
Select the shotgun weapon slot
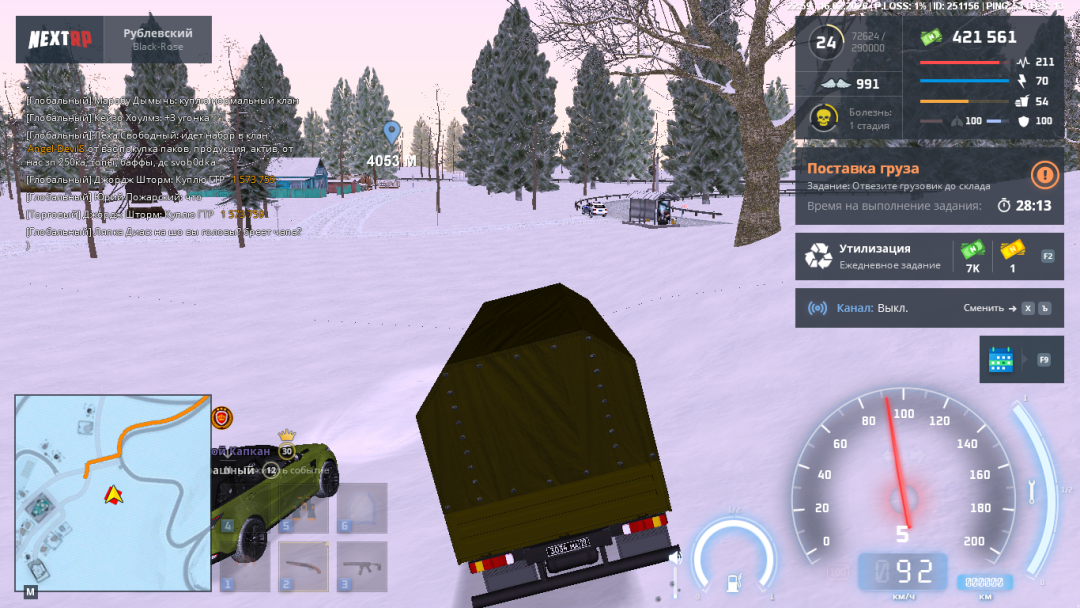coord(303,566)
